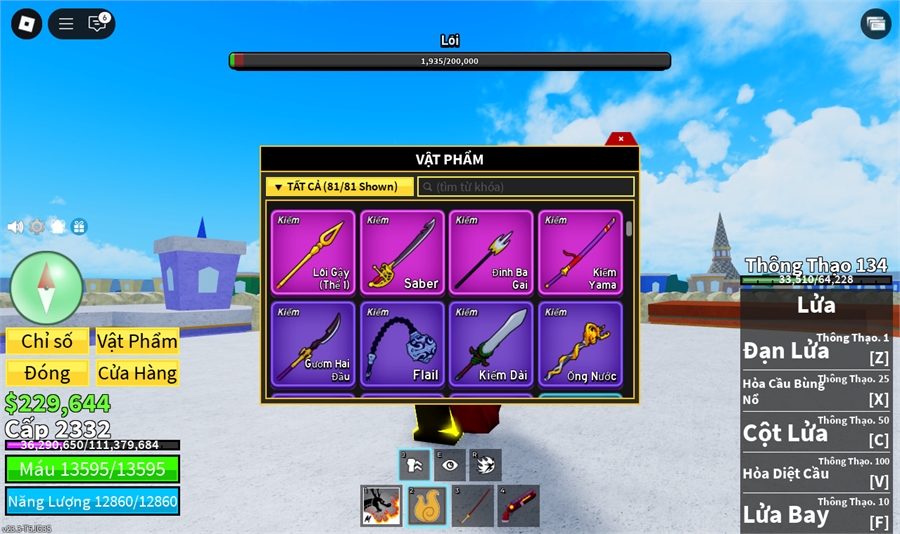Choose the Ống Nước item
Viewport: 900px width, 534px height.
[580, 344]
